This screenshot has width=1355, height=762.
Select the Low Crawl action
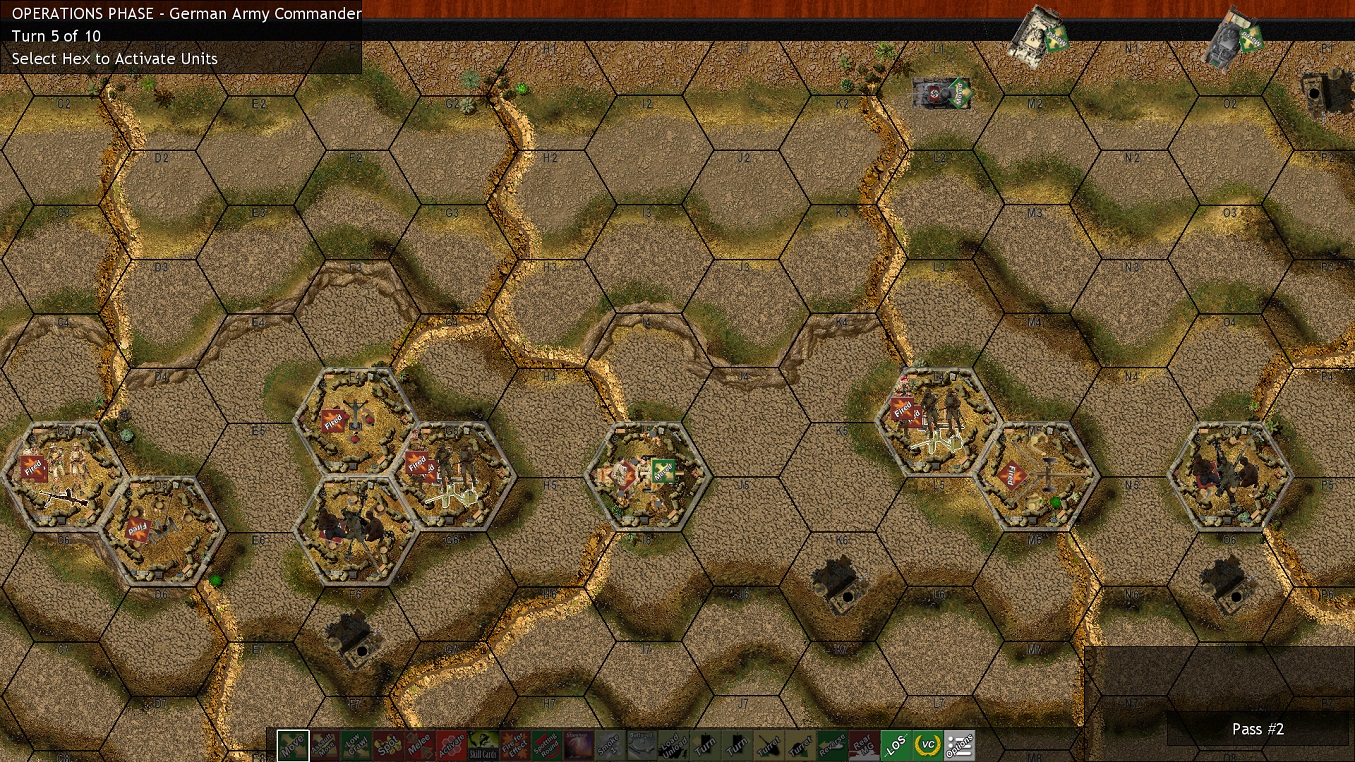(x=356, y=745)
